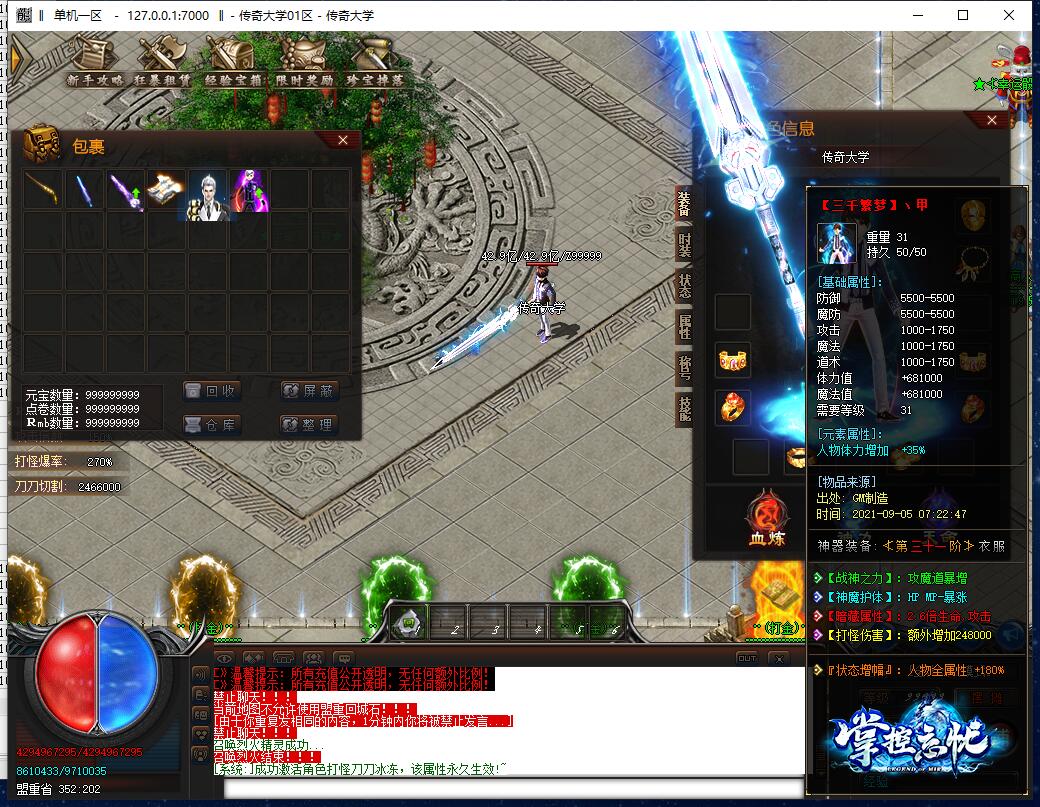This screenshot has height=807, width=1040.
Task: Click the 回收 recycle button
Action: (x=212, y=391)
